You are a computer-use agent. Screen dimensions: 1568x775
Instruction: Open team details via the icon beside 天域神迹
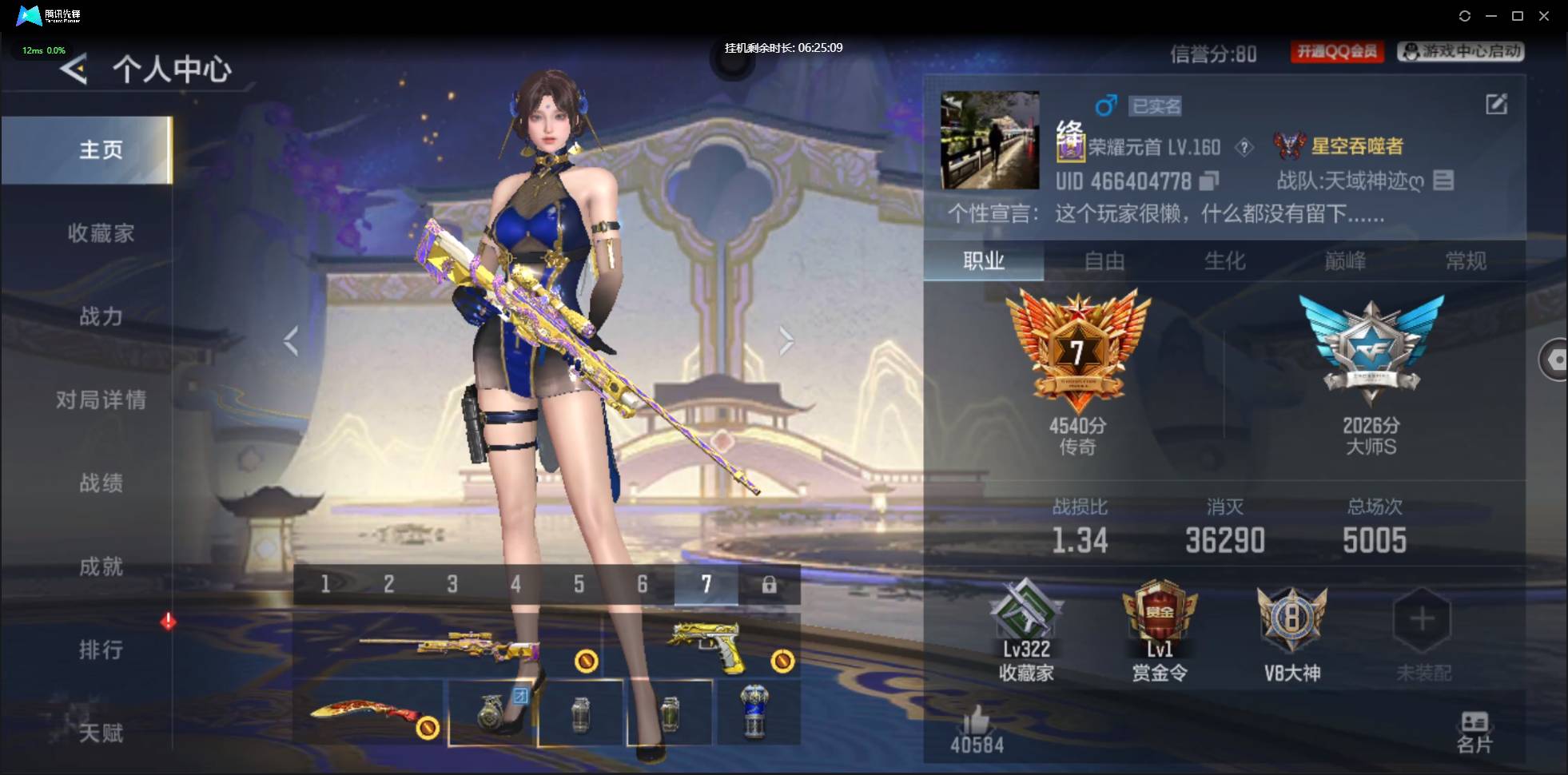(x=1443, y=181)
